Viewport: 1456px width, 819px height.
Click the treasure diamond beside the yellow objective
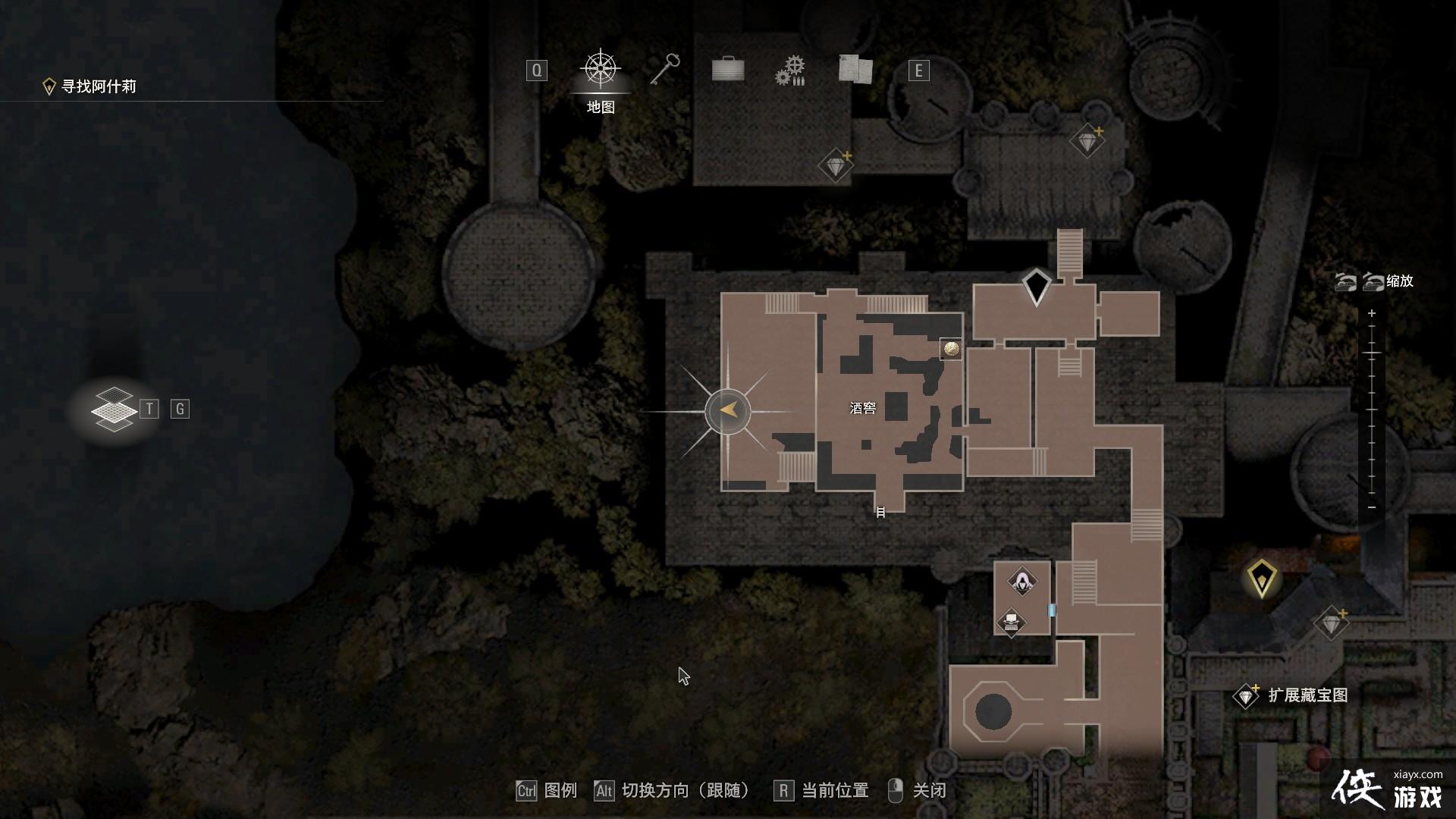tap(1332, 623)
